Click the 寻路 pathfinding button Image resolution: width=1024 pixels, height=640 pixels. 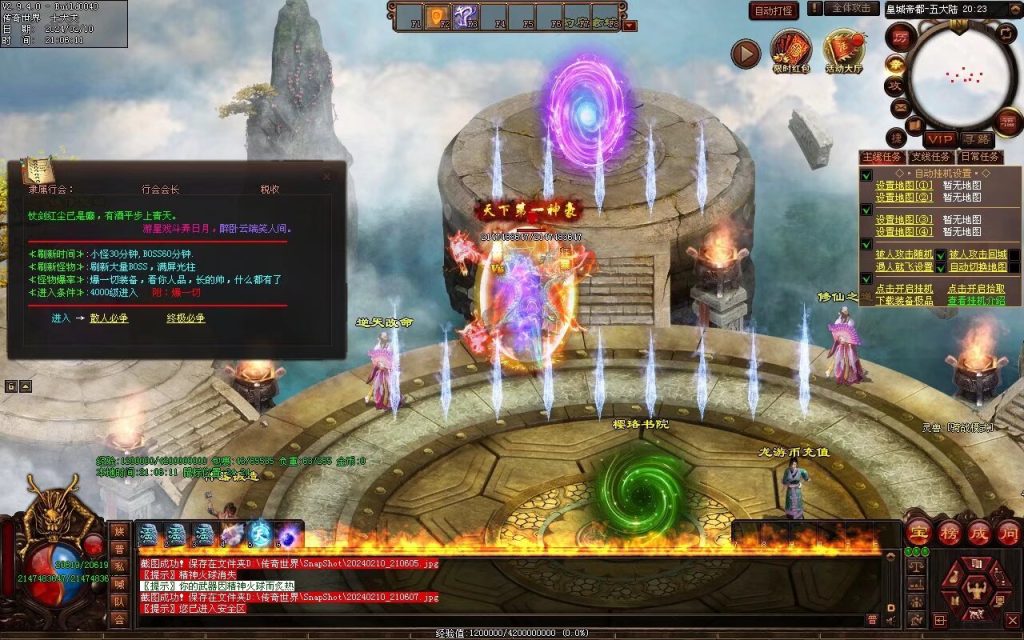pyautogui.click(x=977, y=138)
